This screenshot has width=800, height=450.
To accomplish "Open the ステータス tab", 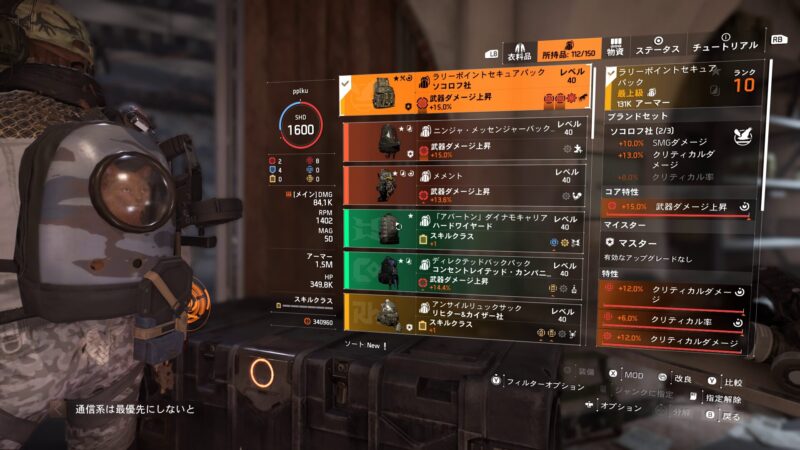I will click(x=659, y=47).
